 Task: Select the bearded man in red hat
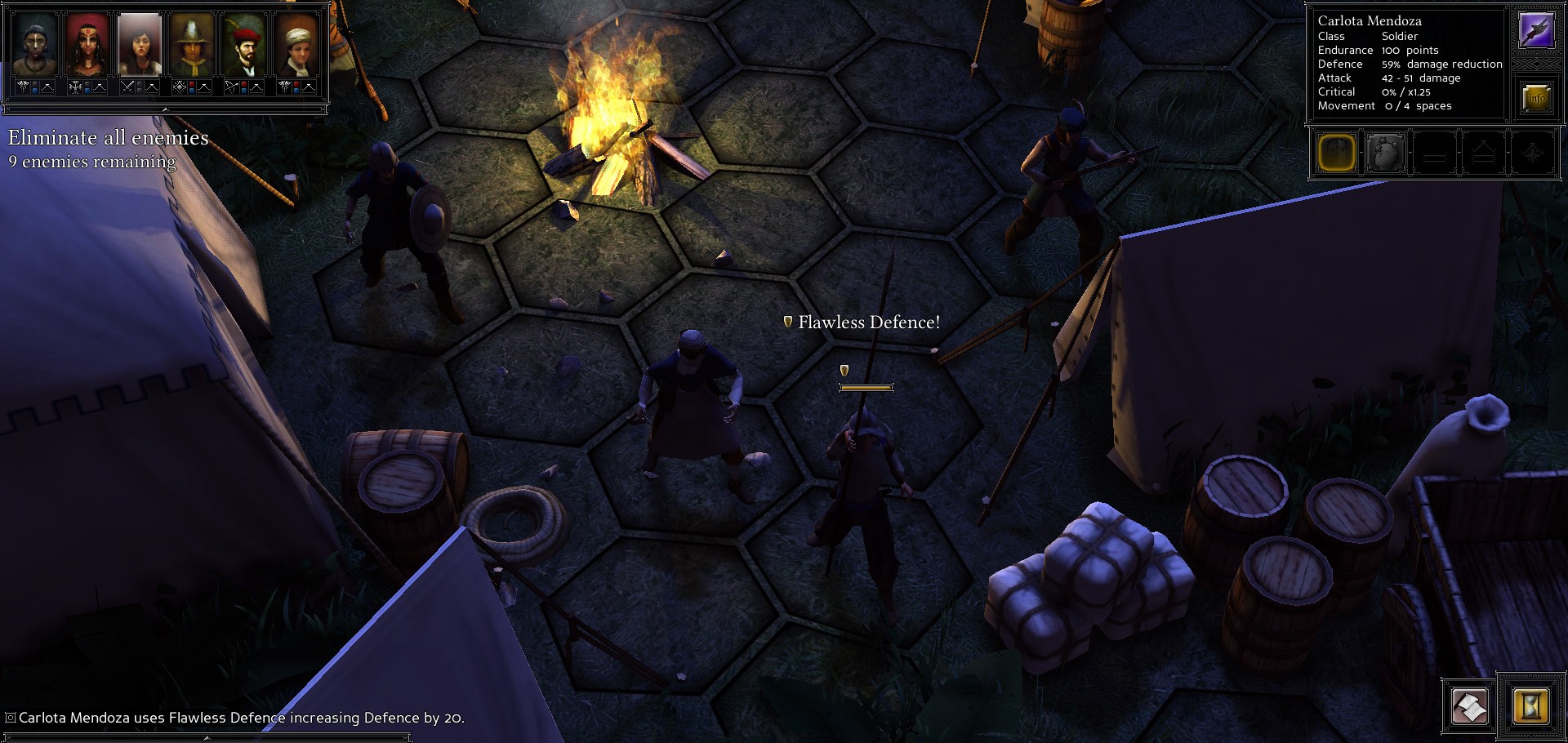pos(244,46)
